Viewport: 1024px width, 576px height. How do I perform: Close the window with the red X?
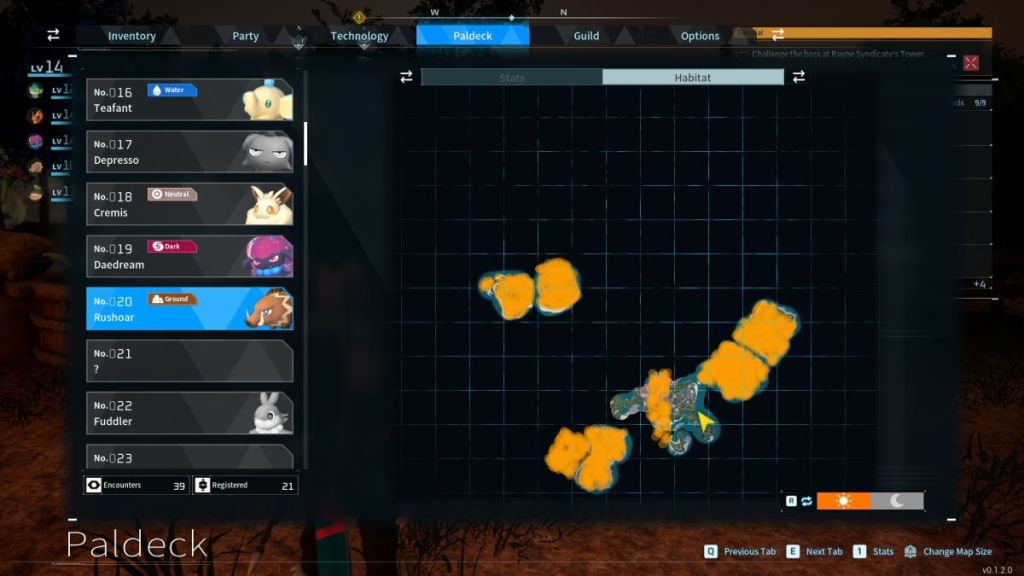[971, 63]
